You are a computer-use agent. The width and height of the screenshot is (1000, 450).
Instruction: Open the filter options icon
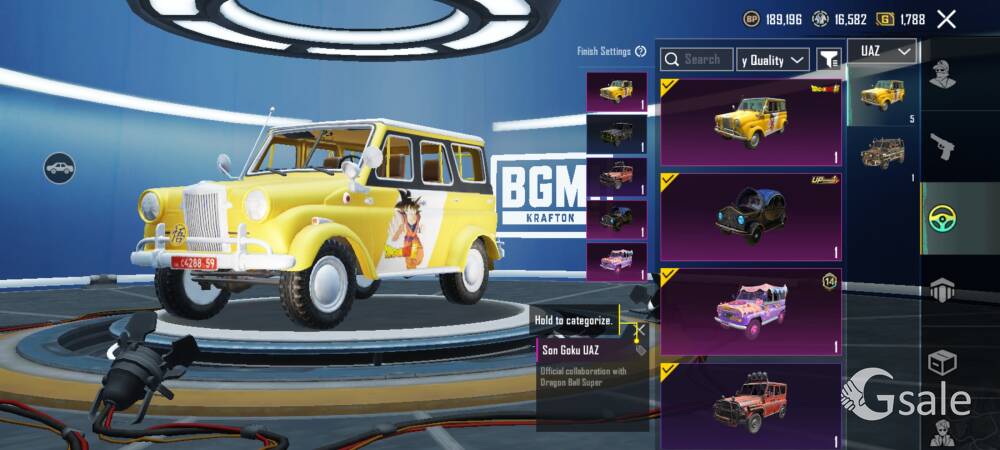coord(828,60)
